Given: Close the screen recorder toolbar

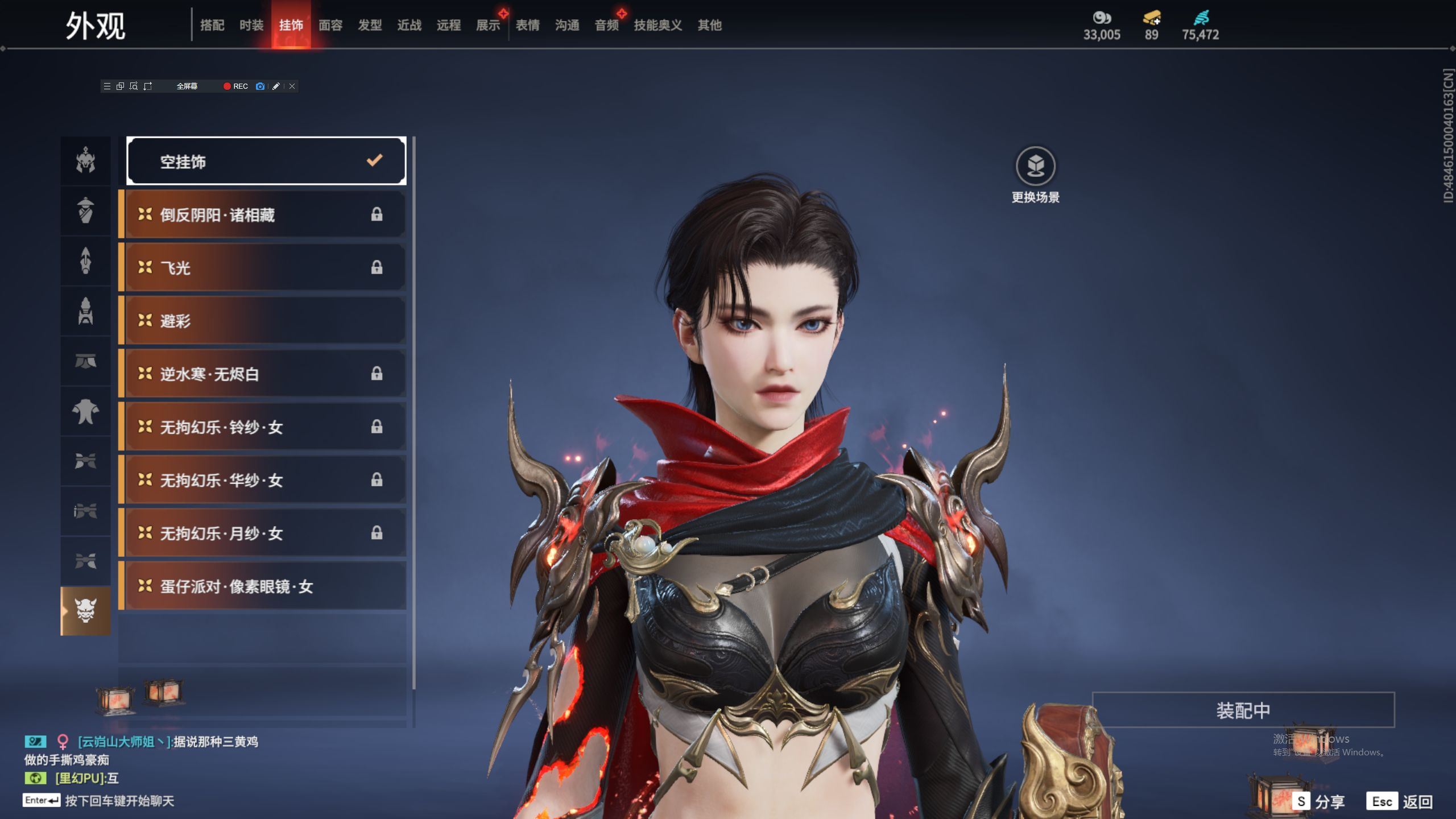Looking at the screenshot, I should point(292,86).
